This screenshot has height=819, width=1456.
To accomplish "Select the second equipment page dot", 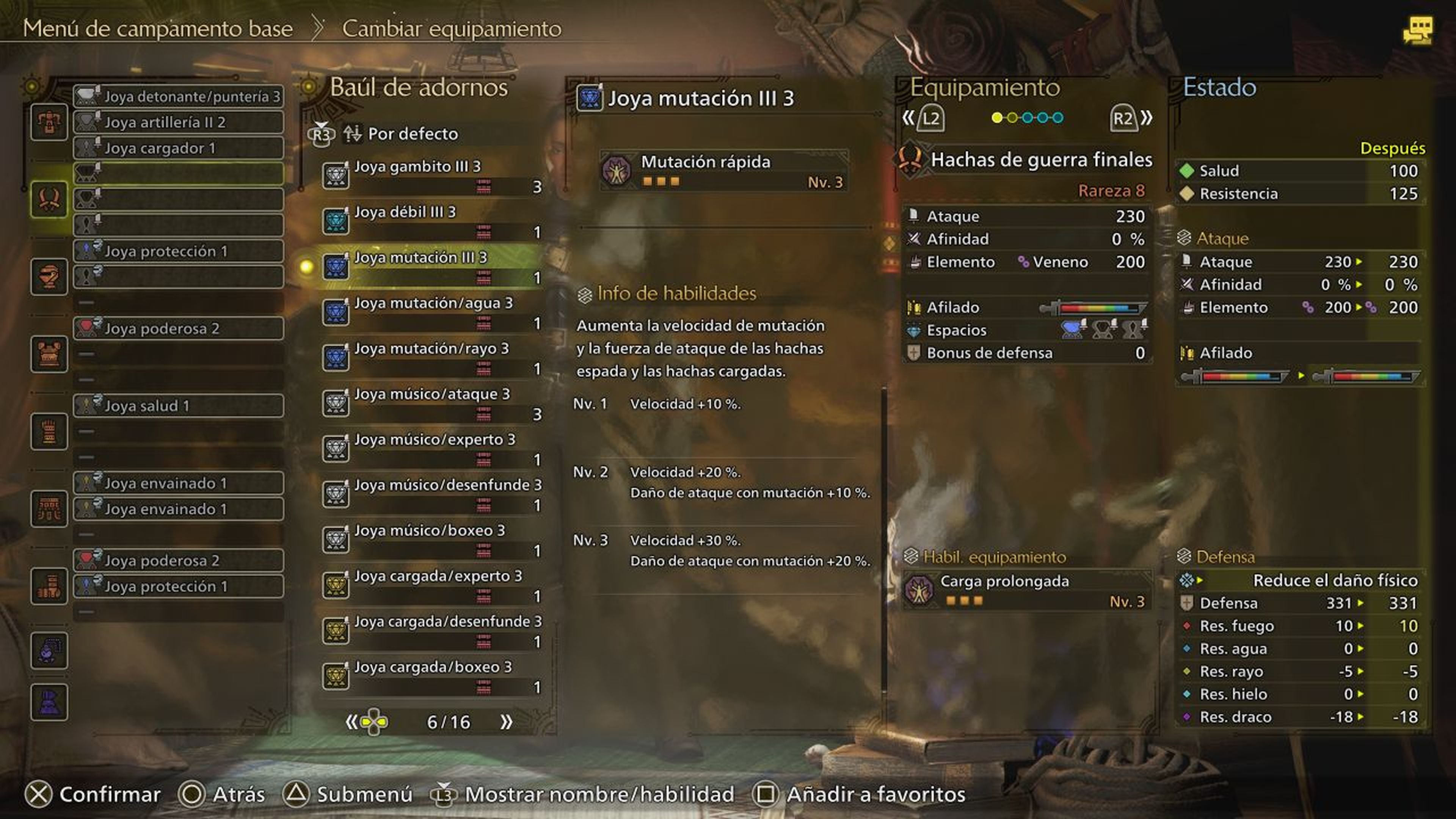I will [x=1012, y=117].
